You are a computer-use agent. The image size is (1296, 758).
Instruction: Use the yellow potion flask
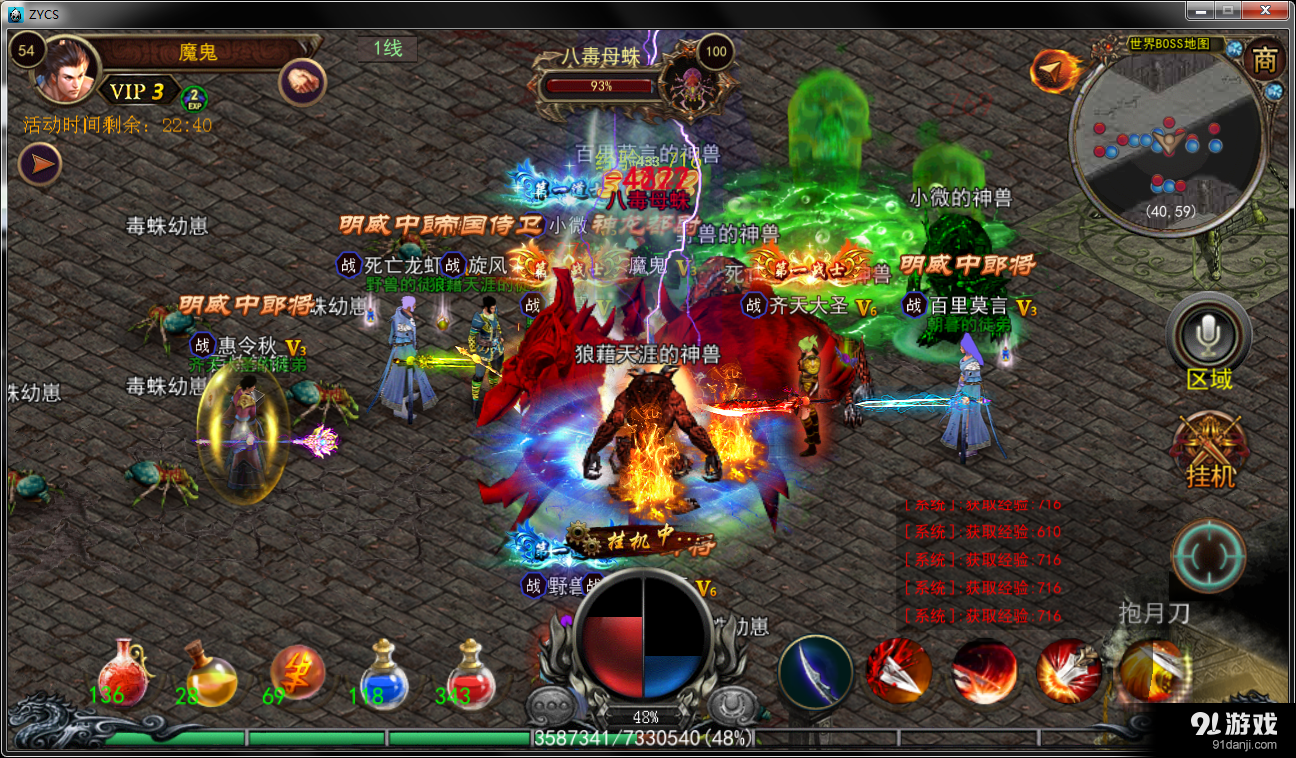pyautogui.click(x=209, y=672)
